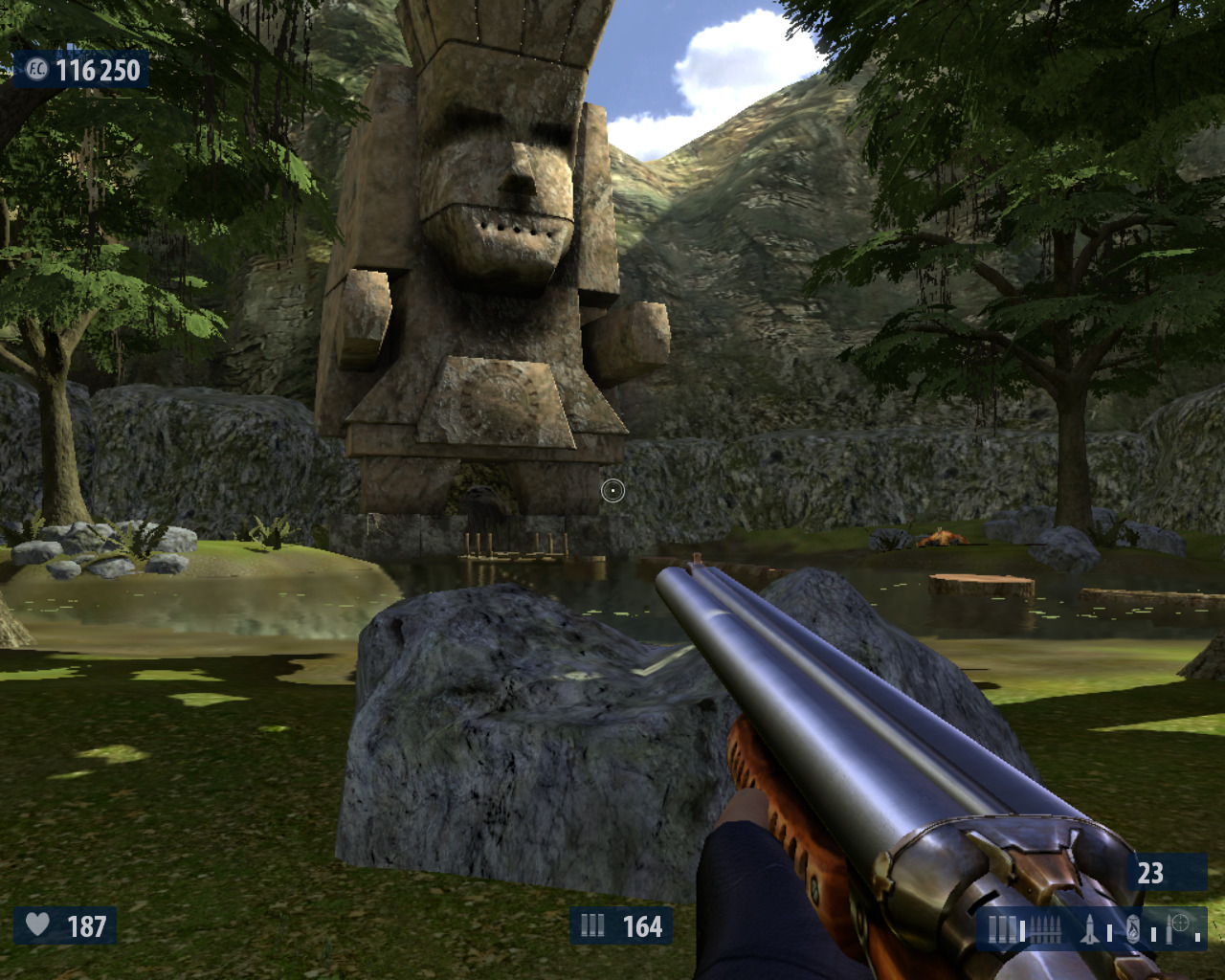This screenshot has height=980, width=1225.
Task: Choose the rocket ammo icon
Action: (x=1090, y=928)
